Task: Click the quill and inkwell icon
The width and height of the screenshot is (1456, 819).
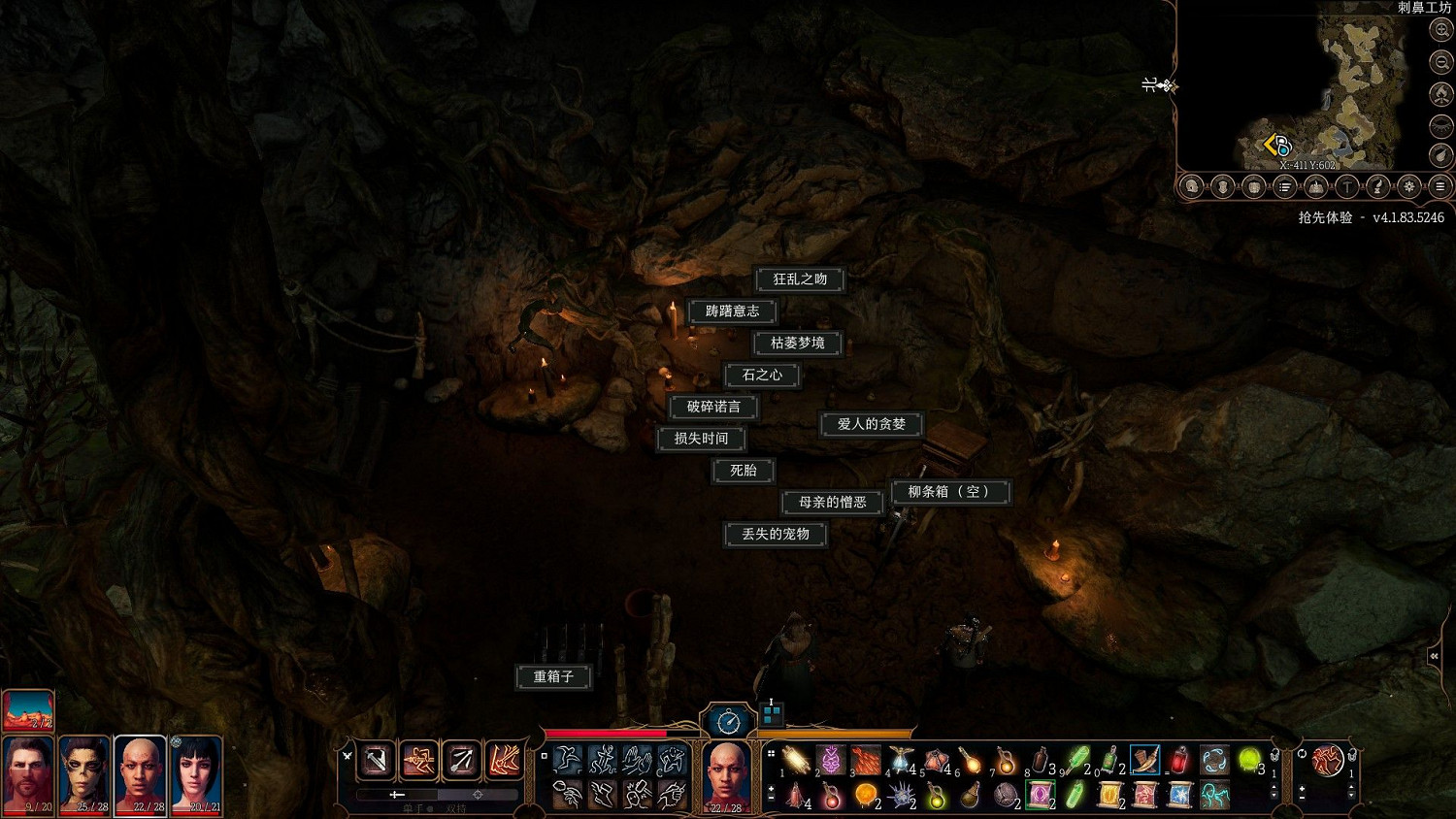Action: tap(1377, 186)
